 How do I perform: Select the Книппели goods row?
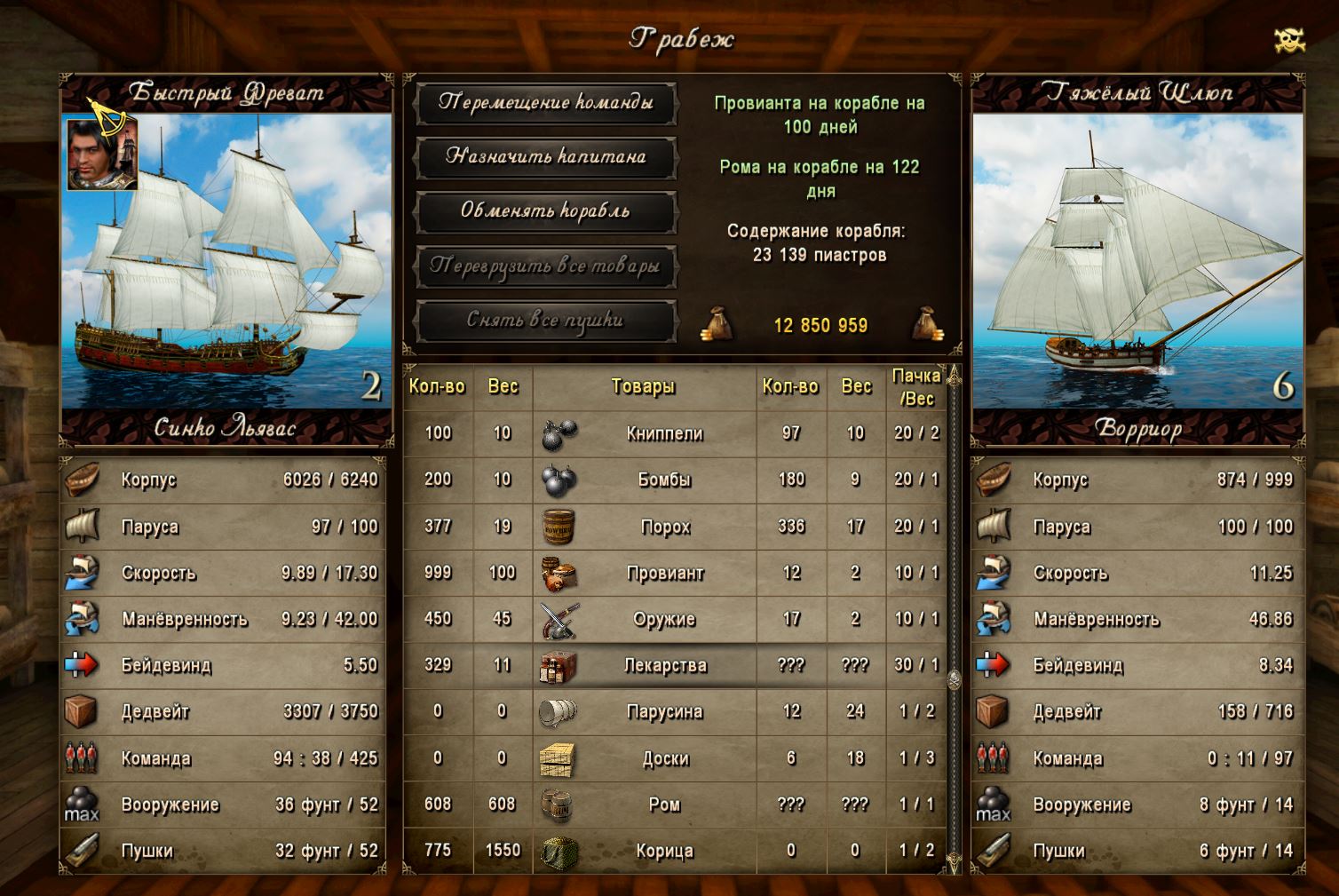[664, 433]
